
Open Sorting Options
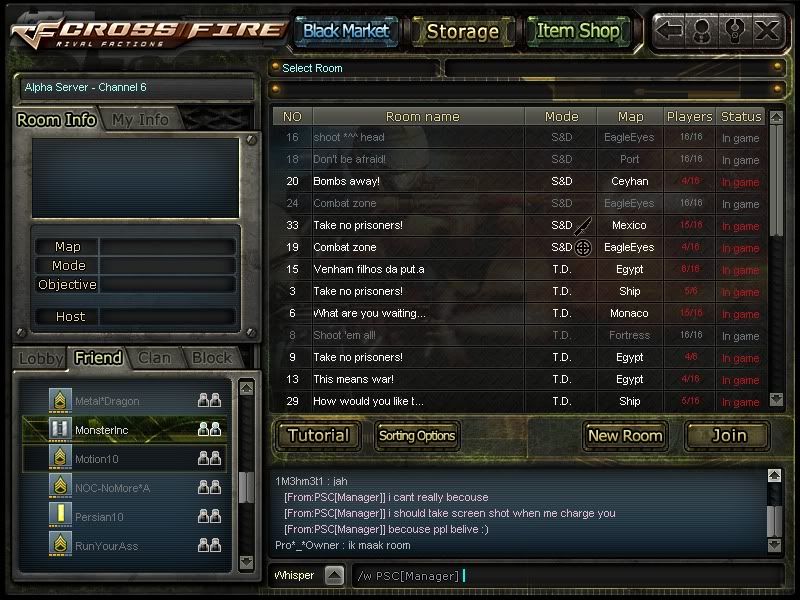(416, 435)
